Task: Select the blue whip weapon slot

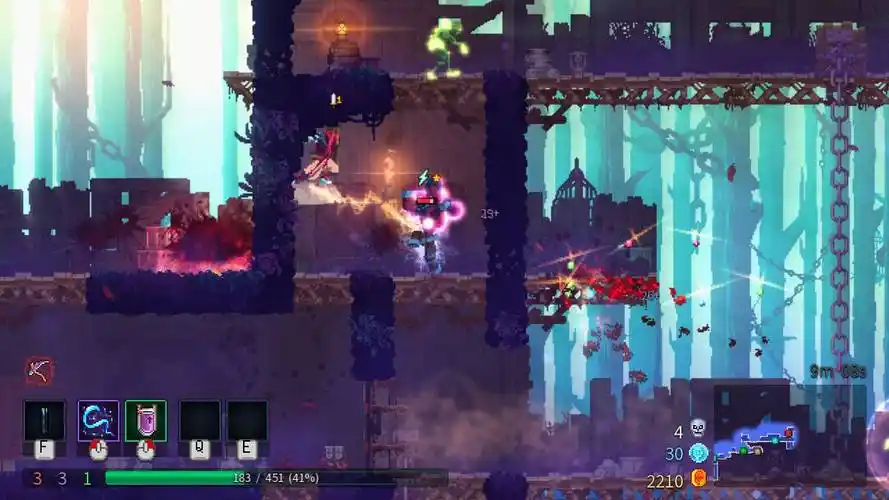Action: pos(98,420)
